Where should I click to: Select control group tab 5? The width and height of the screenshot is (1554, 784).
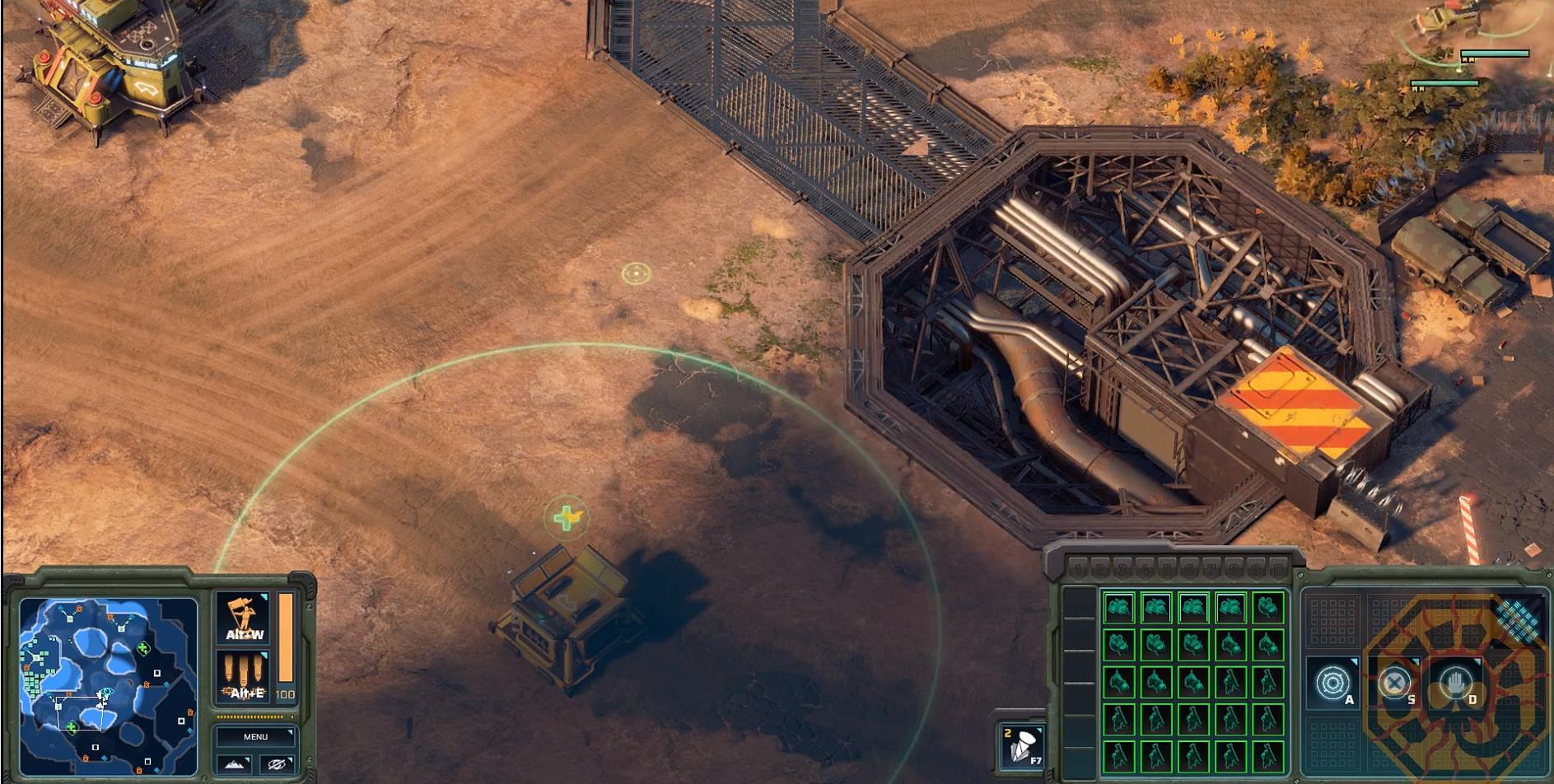1166,568
